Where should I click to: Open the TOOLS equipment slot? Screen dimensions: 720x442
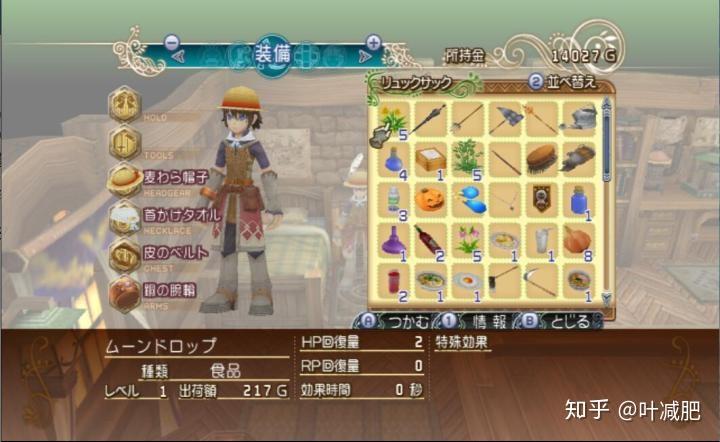pos(125,141)
